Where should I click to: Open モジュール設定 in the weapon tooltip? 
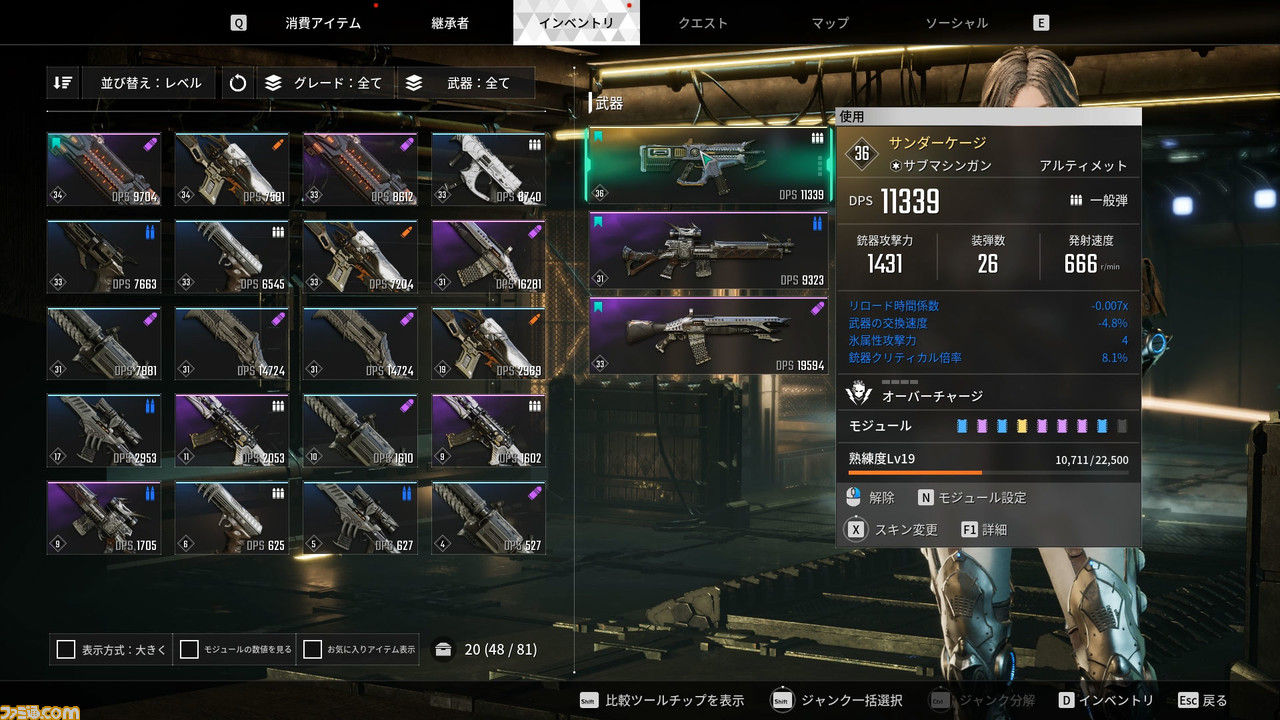tap(973, 497)
